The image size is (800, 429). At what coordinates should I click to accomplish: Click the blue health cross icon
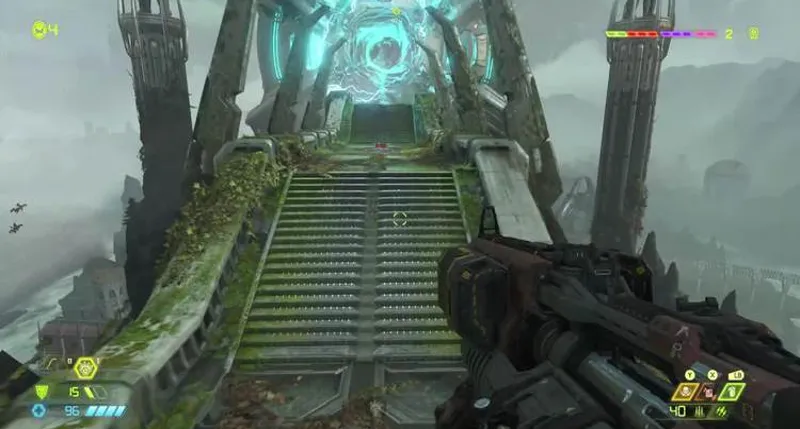(40, 410)
